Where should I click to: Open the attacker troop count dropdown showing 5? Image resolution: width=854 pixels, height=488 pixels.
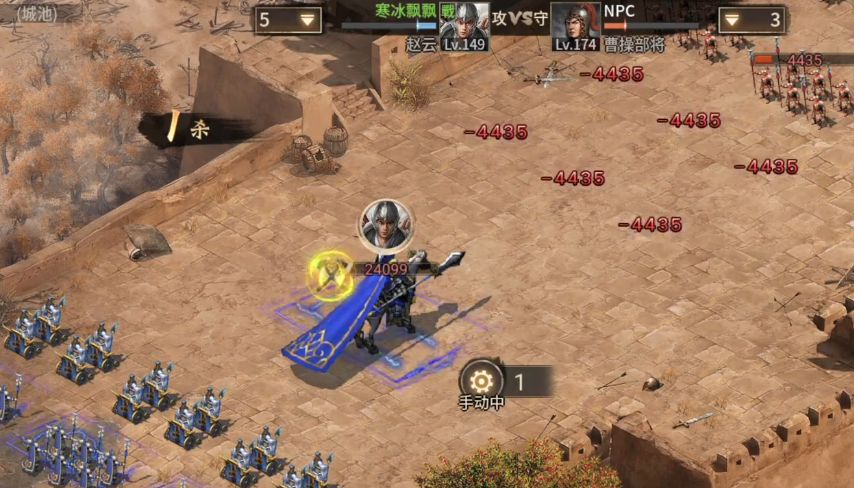click(287, 20)
